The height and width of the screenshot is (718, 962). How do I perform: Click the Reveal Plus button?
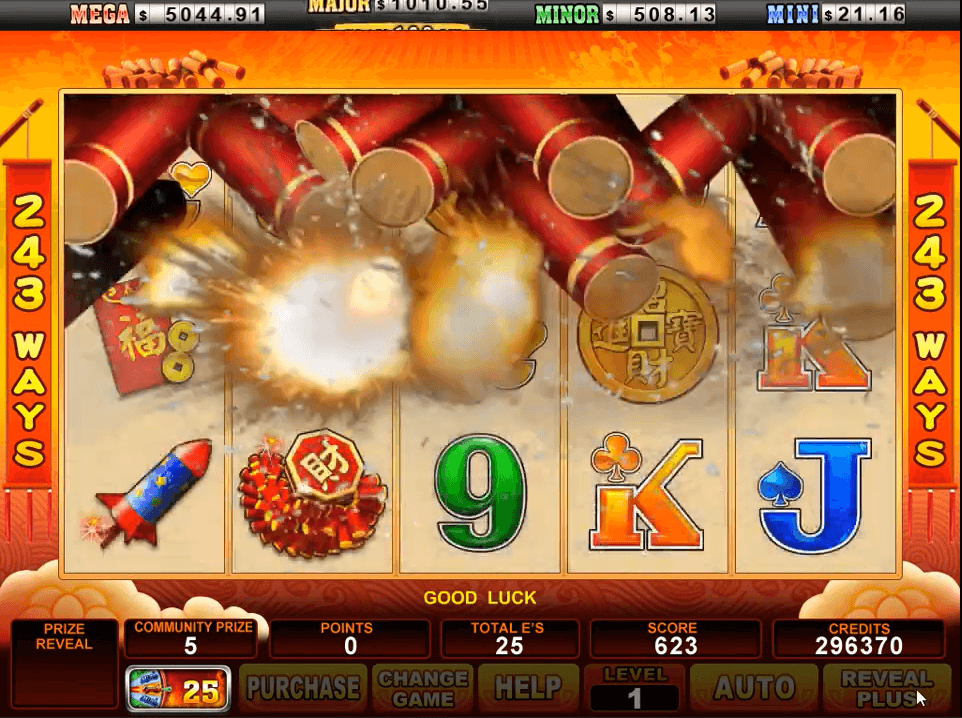pyautogui.click(x=886, y=688)
